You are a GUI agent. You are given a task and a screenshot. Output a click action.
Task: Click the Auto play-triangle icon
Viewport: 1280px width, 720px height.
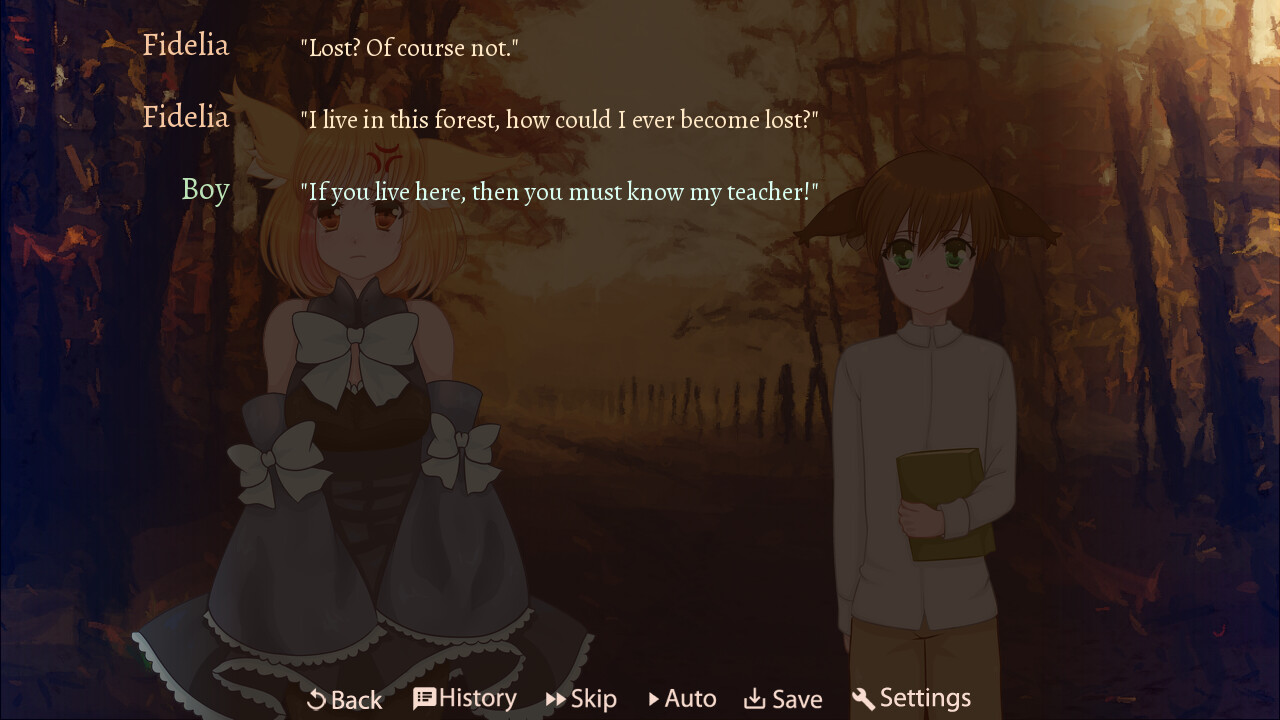[x=655, y=698]
